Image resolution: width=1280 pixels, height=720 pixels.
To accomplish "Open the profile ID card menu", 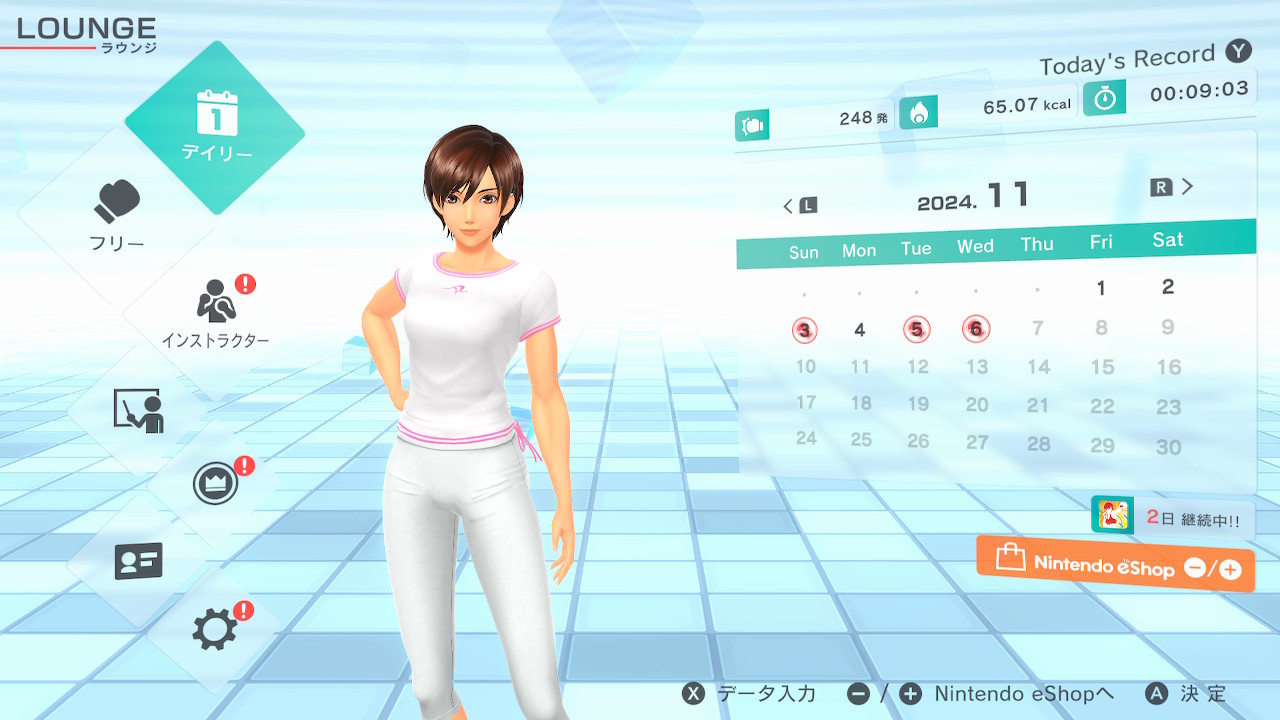I will (x=138, y=561).
